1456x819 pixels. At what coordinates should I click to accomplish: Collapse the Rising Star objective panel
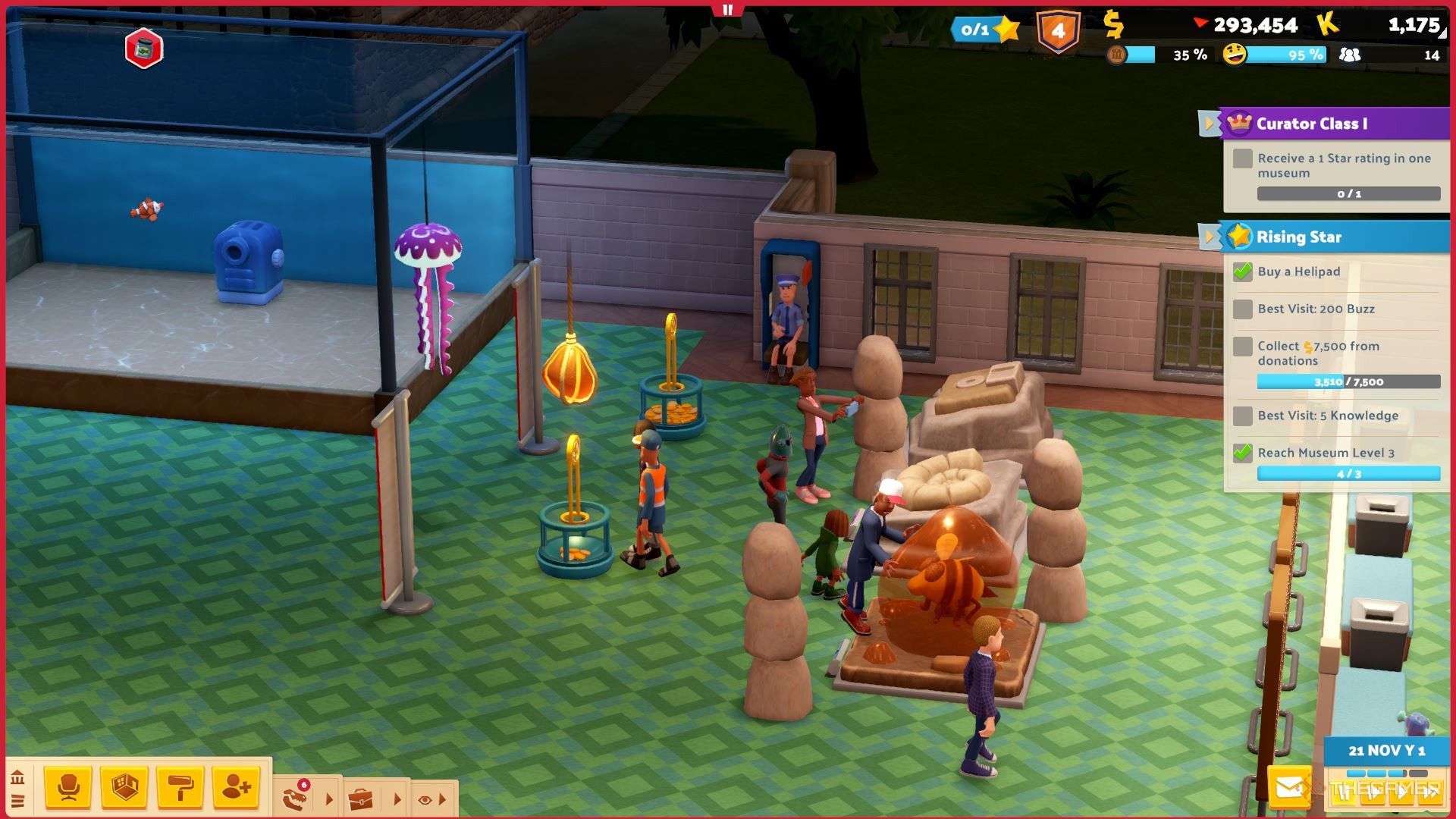coord(1208,237)
